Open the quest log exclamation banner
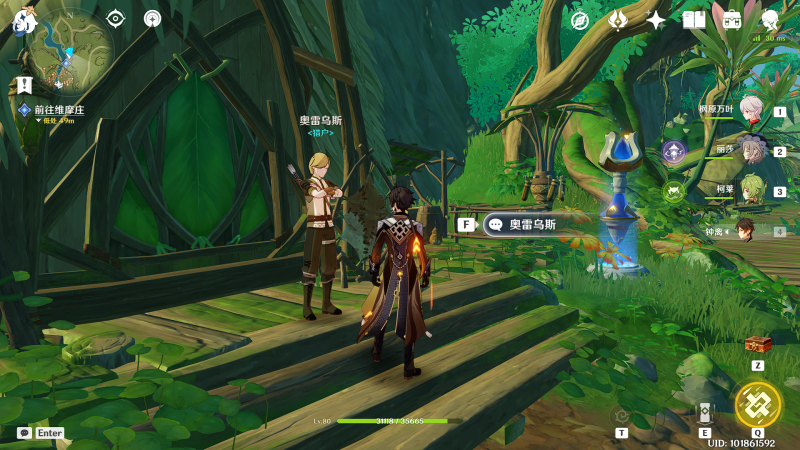800x450 pixels. tap(25, 86)
